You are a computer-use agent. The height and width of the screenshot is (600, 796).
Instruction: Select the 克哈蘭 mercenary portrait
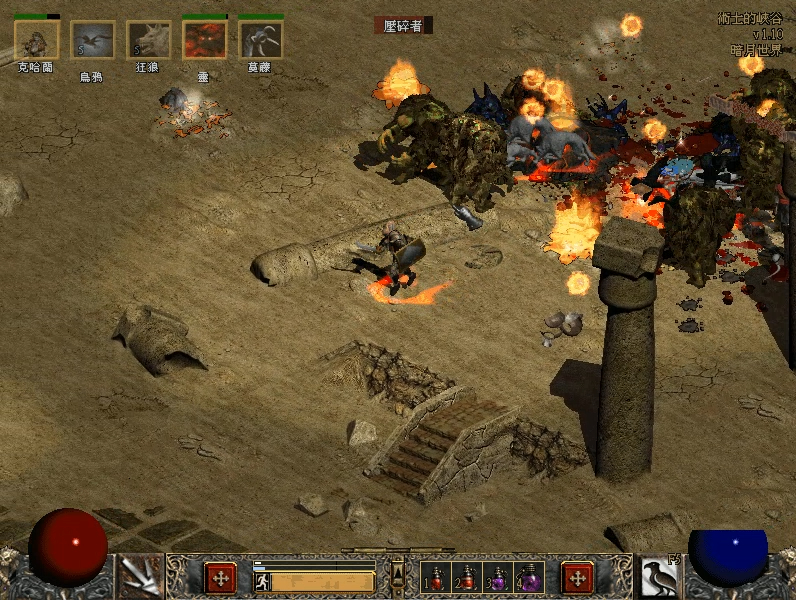37,40
